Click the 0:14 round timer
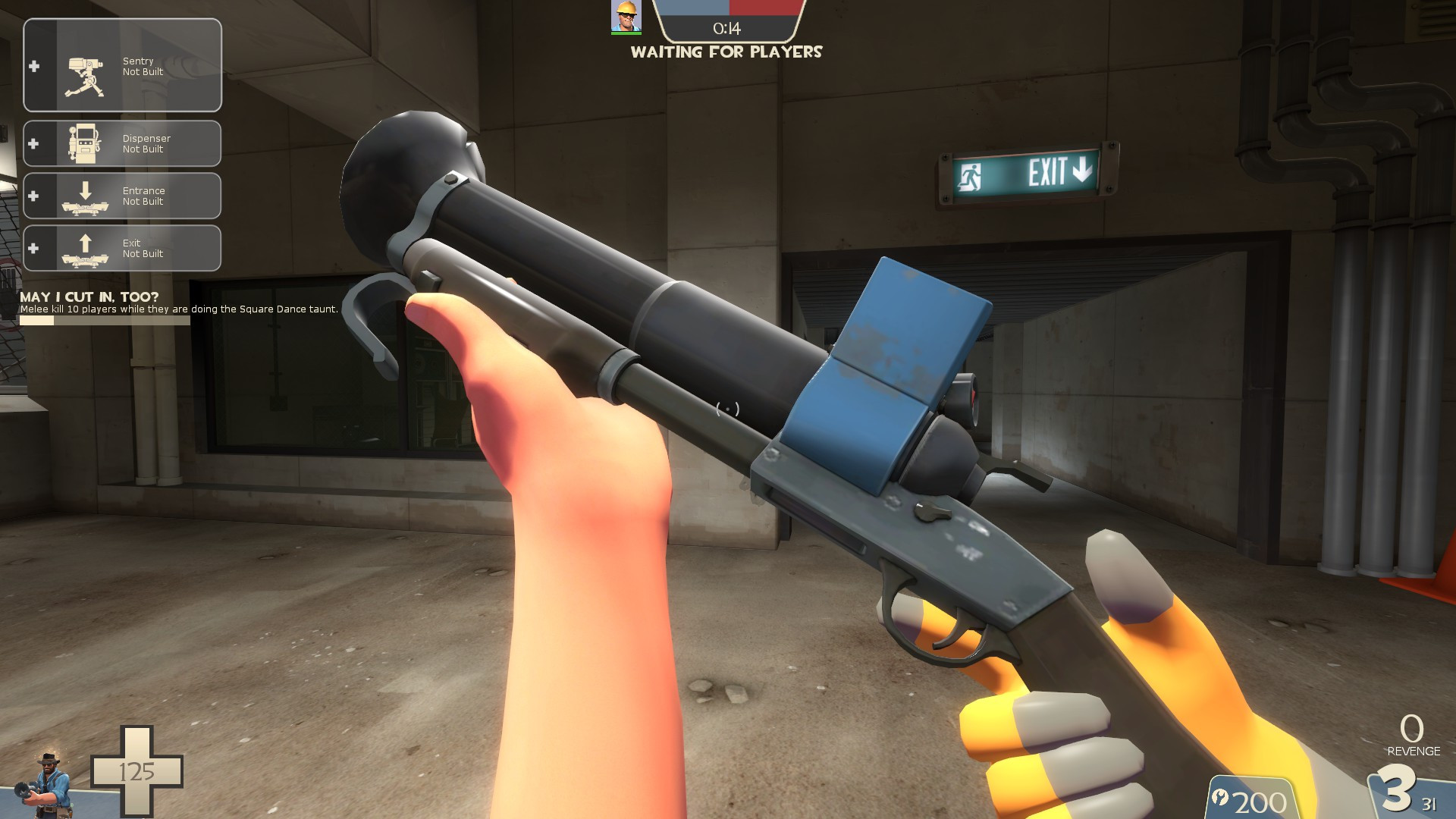 click(726, 29)
